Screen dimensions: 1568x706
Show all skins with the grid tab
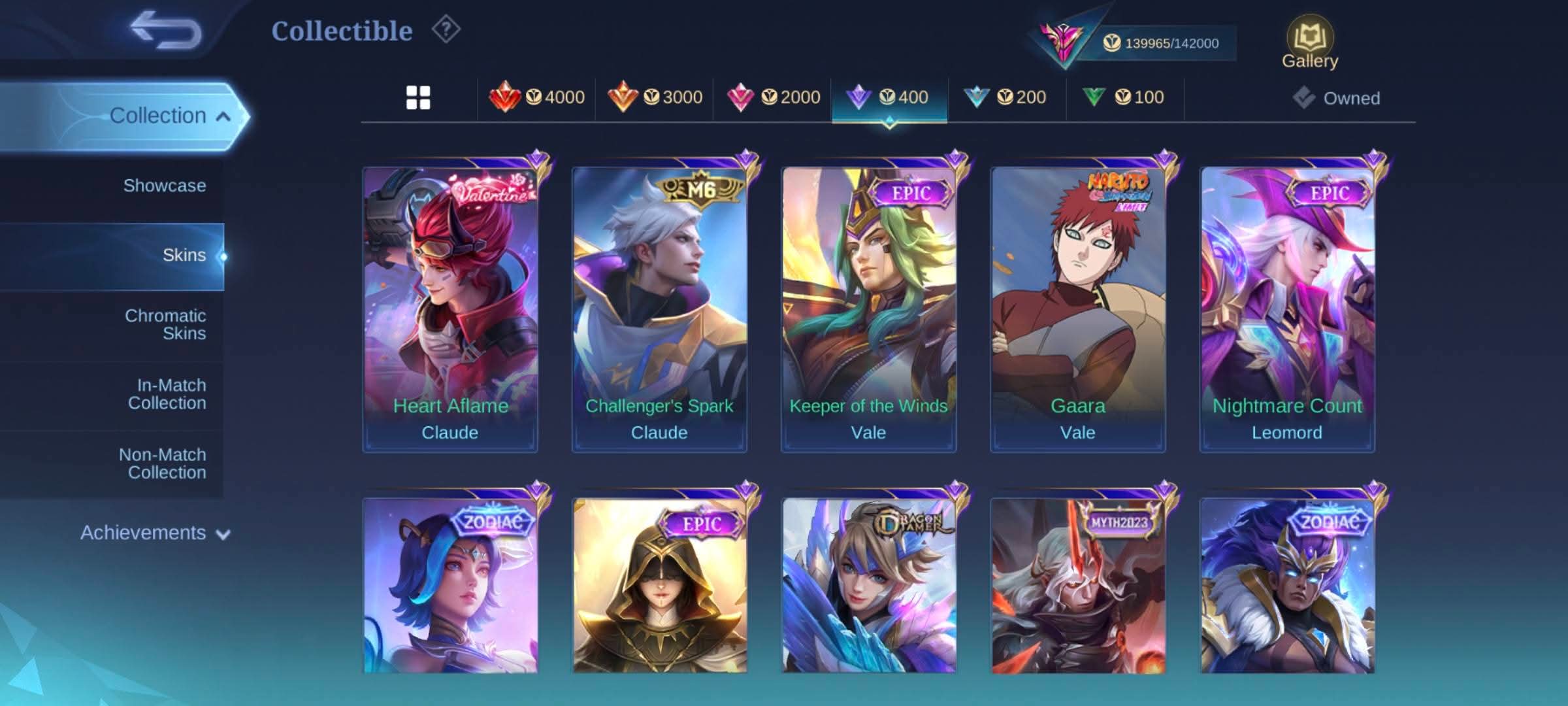click(418, 98)
